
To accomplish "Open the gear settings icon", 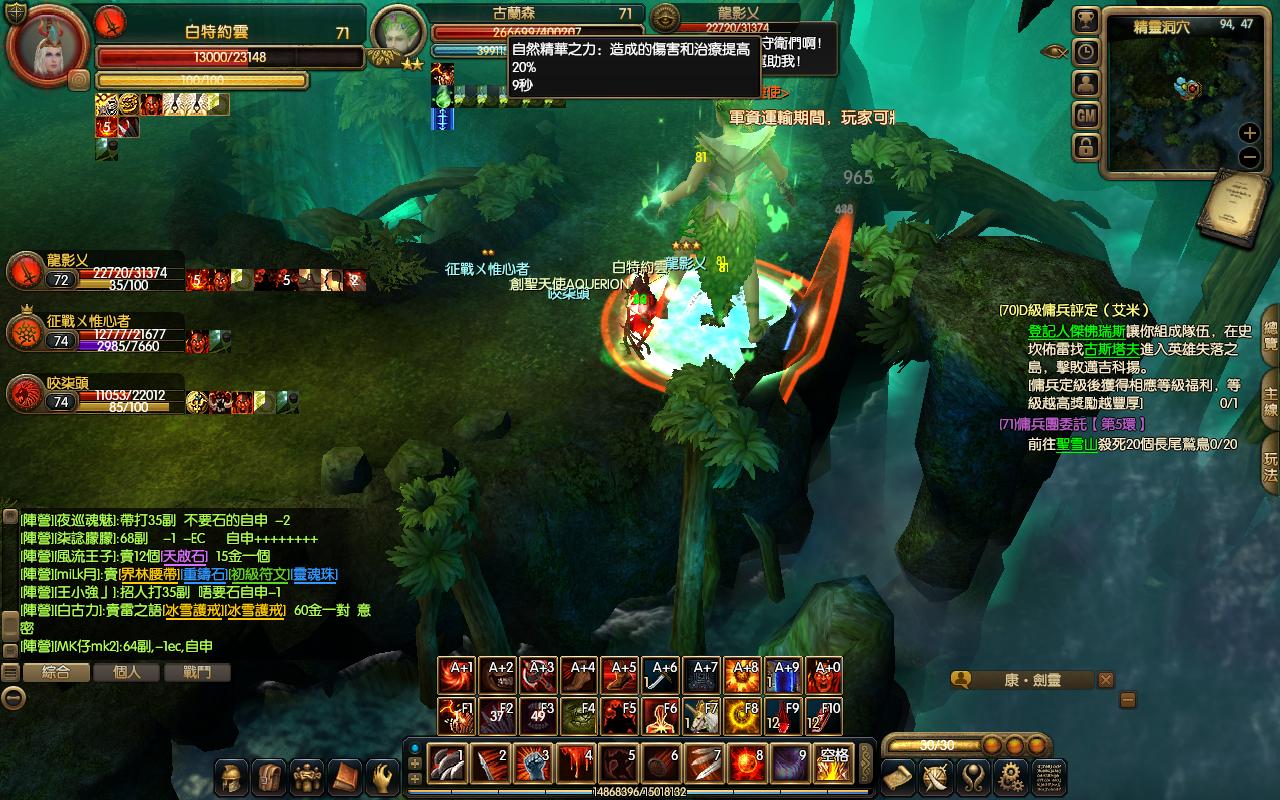I will point(1011,777).
